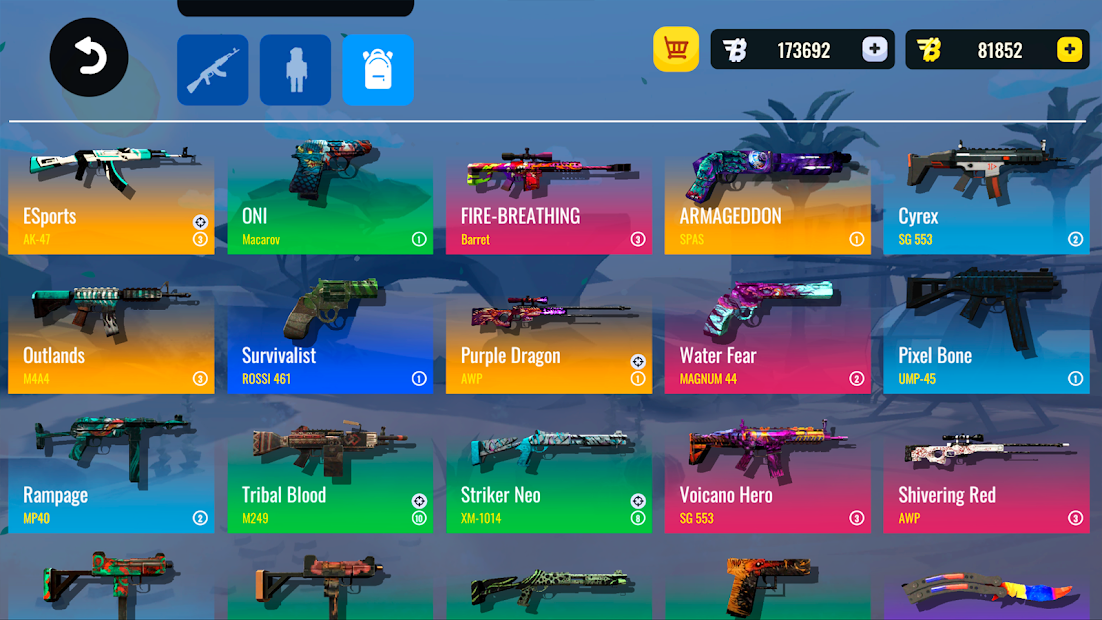Go back with the black arrow button
This screenshot has width=1102, height=620.
pos(89,58)
